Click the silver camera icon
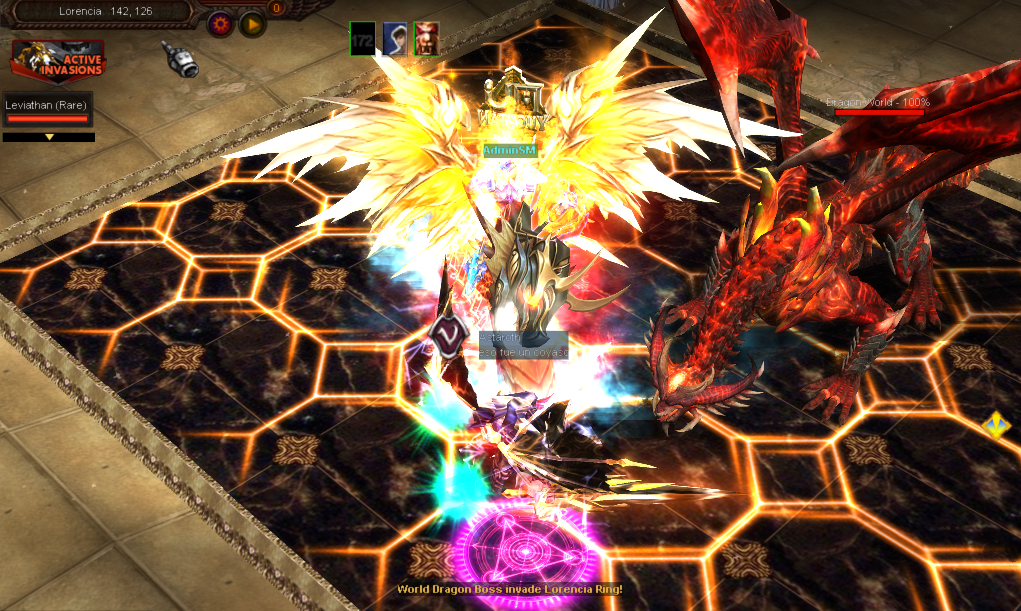The height and width of the screenshot is (611, 1021). (x=181, y=59)
